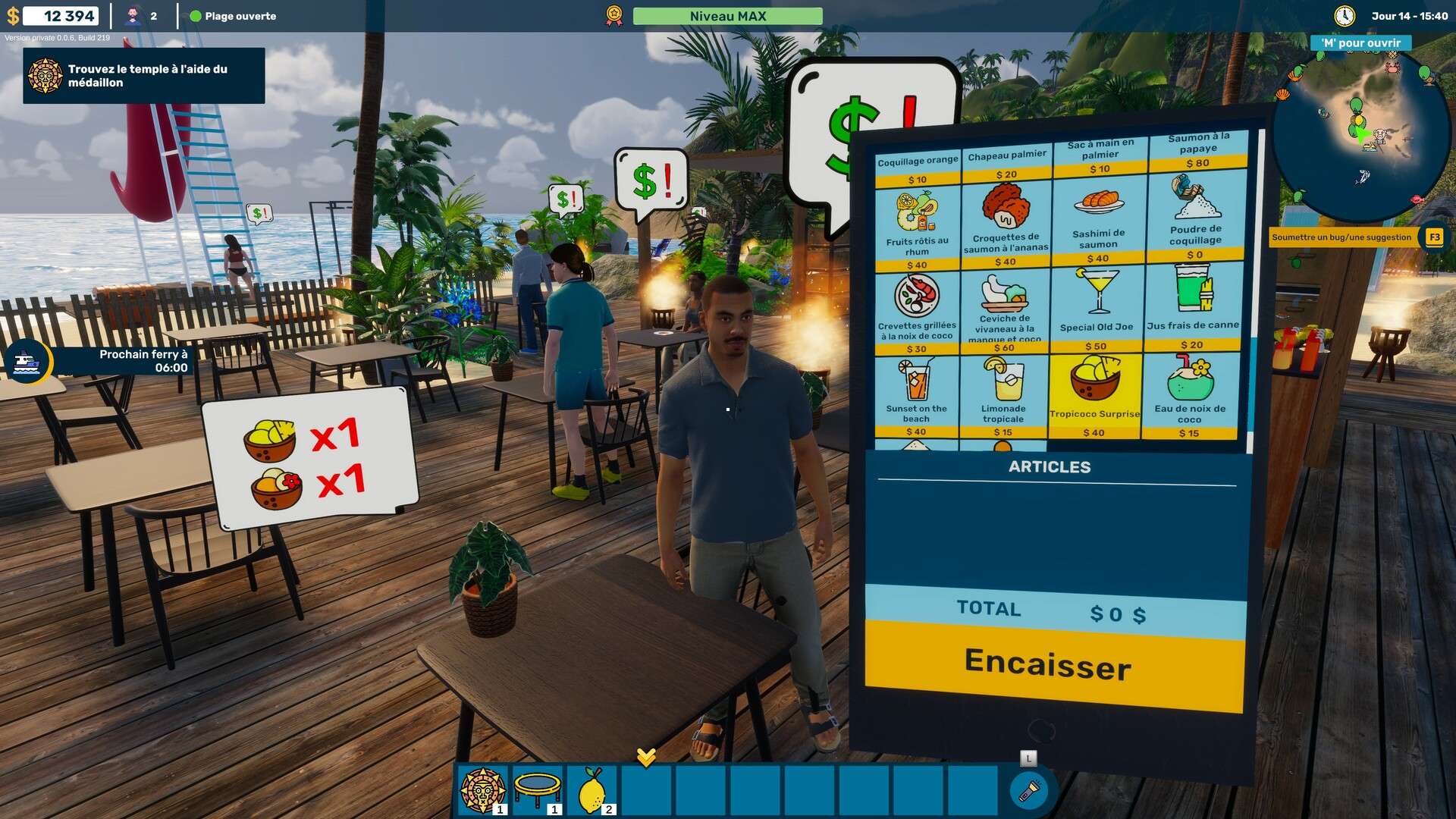Select Eau de noix de coco item
This screenshot has width=1456, height=819.
point(1189,396)
